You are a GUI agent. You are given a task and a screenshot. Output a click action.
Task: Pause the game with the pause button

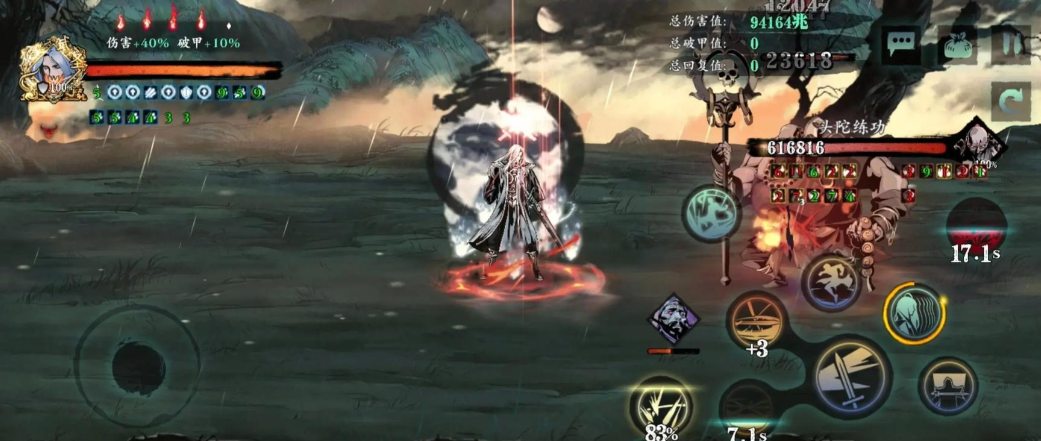(x=1010, y=46)
